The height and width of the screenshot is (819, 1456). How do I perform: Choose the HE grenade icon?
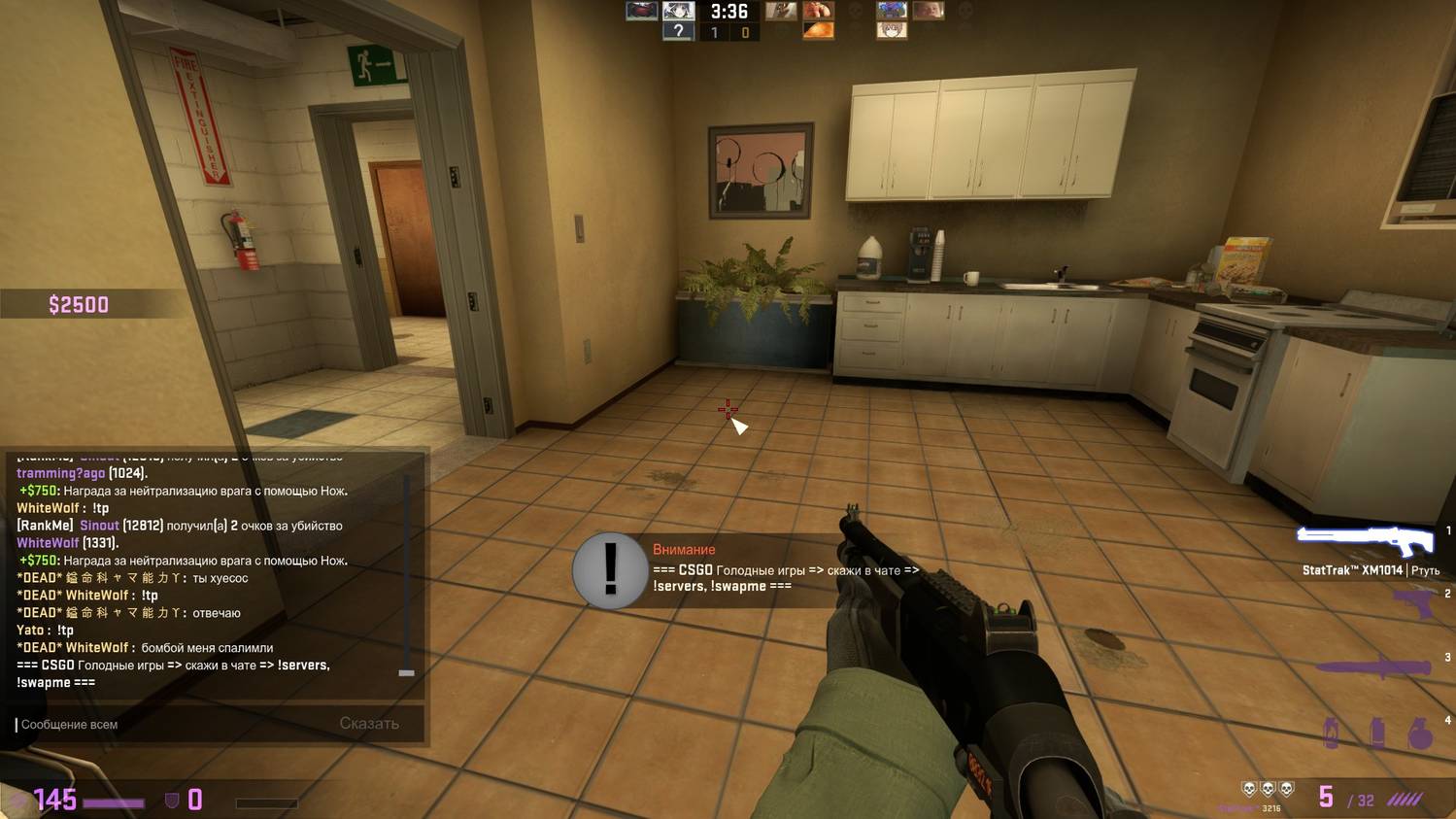(x=1420, y=734)
